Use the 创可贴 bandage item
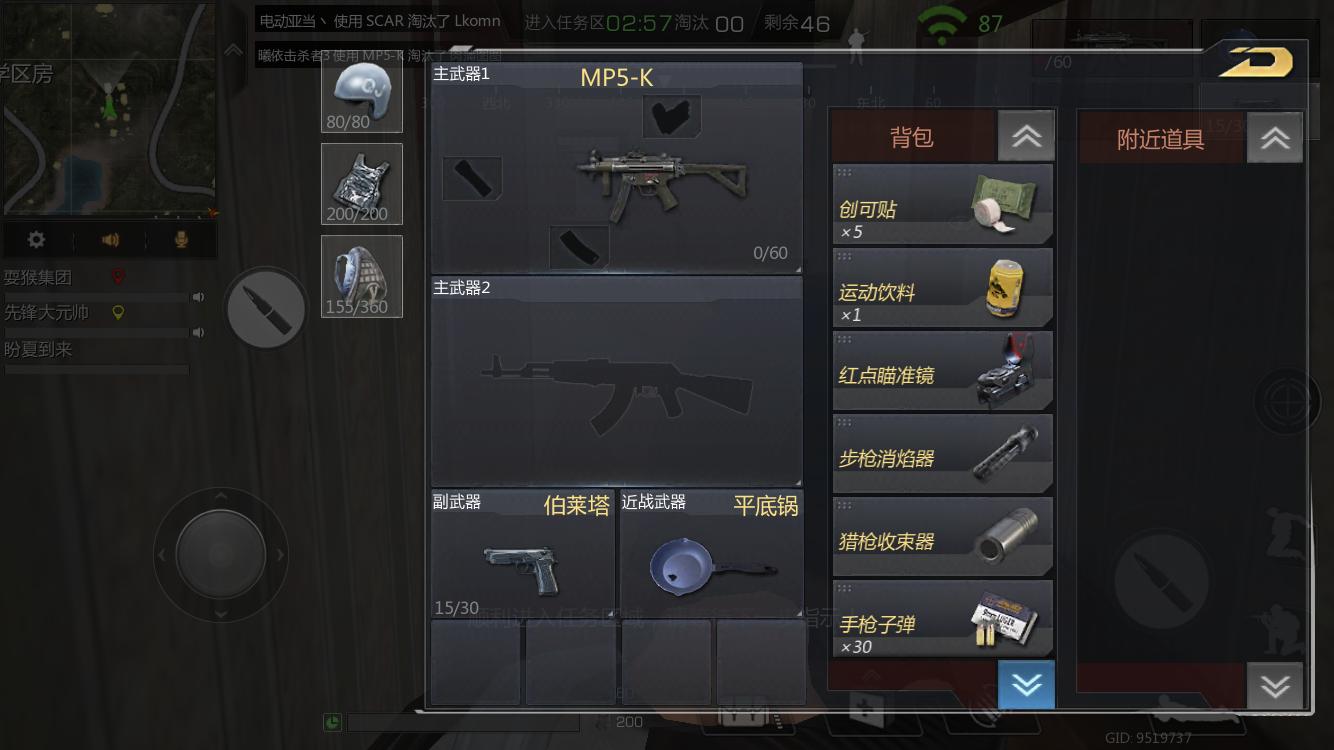This screenshot has width=1334, height=750. click(x=941, y=205)
